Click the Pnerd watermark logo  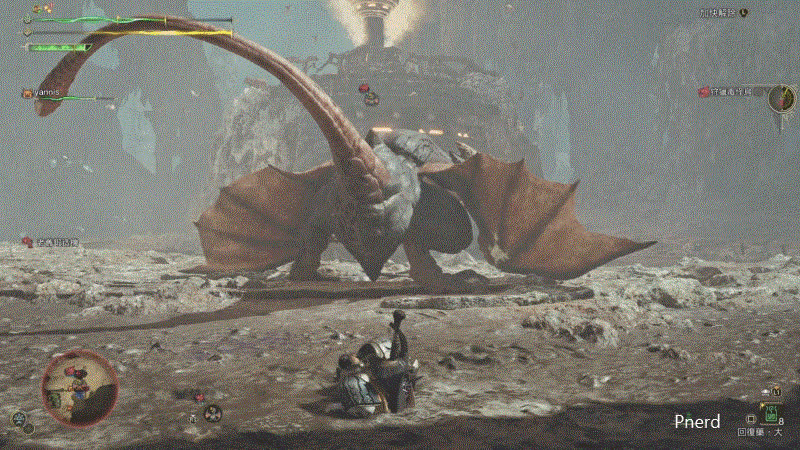tap(697, 422)
